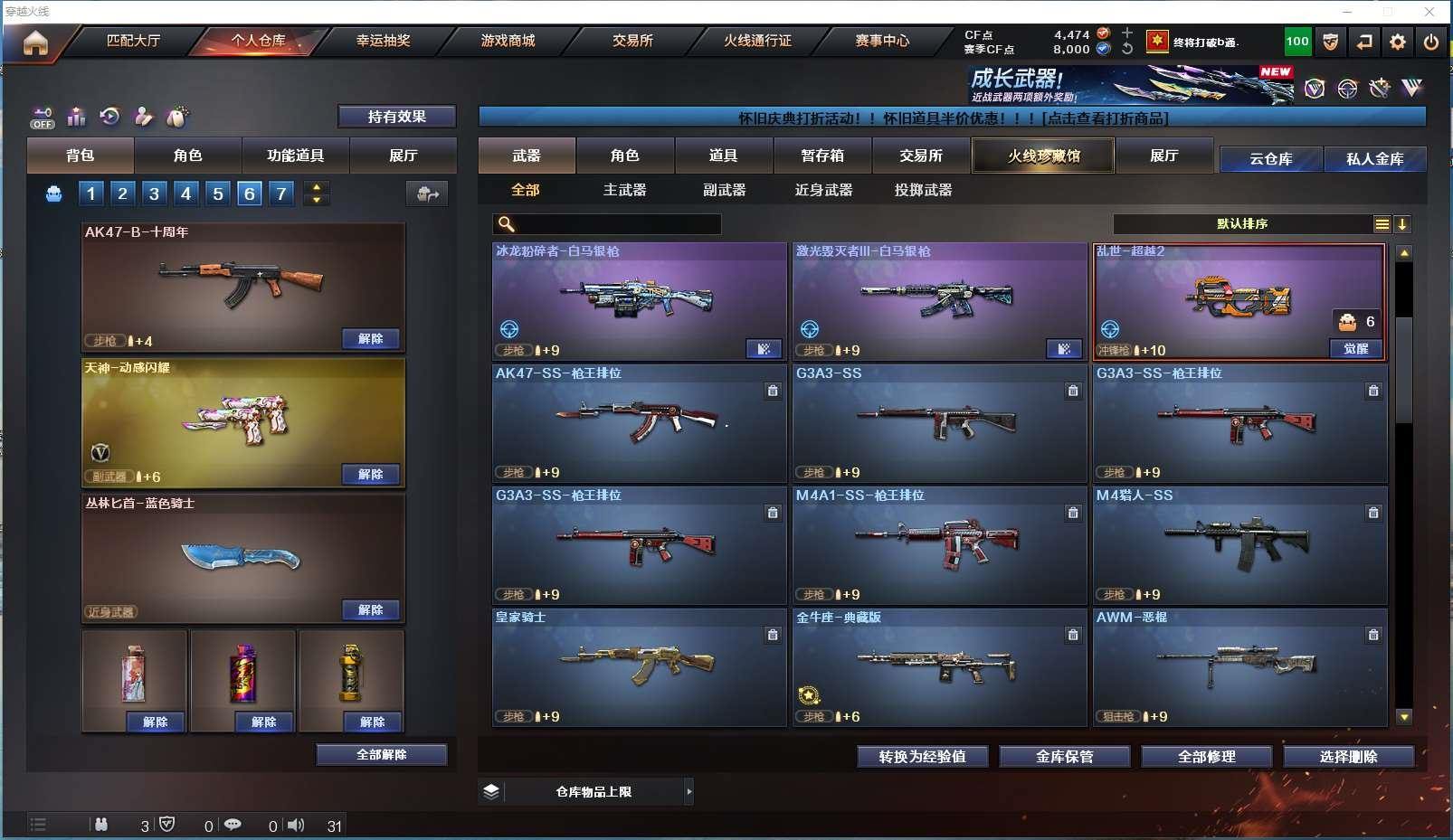Switch to the 火线珍藏馆 tab

click(x=1043, y=156)
